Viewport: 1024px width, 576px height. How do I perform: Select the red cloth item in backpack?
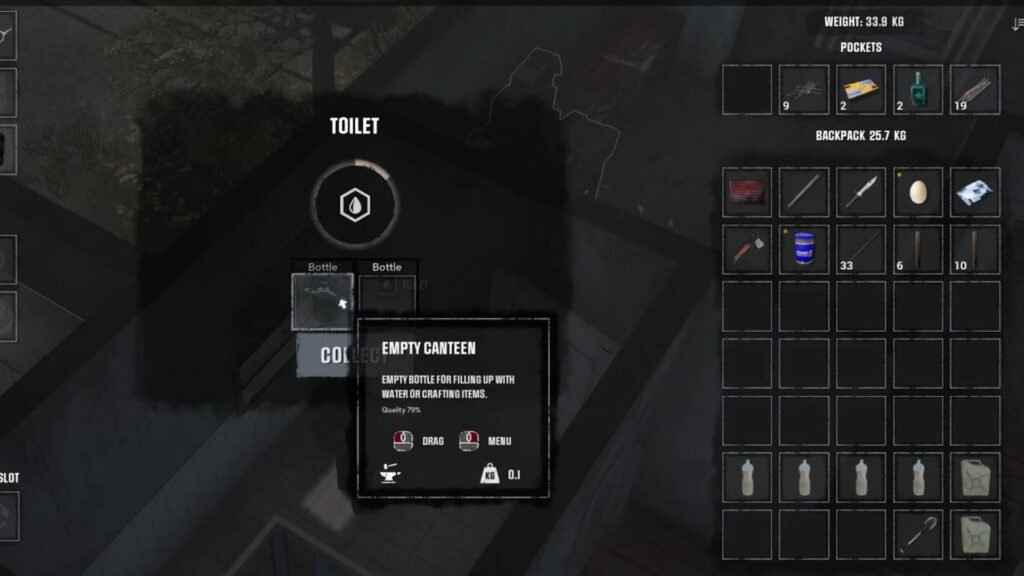pyautogui.click(x=747, y=192)
